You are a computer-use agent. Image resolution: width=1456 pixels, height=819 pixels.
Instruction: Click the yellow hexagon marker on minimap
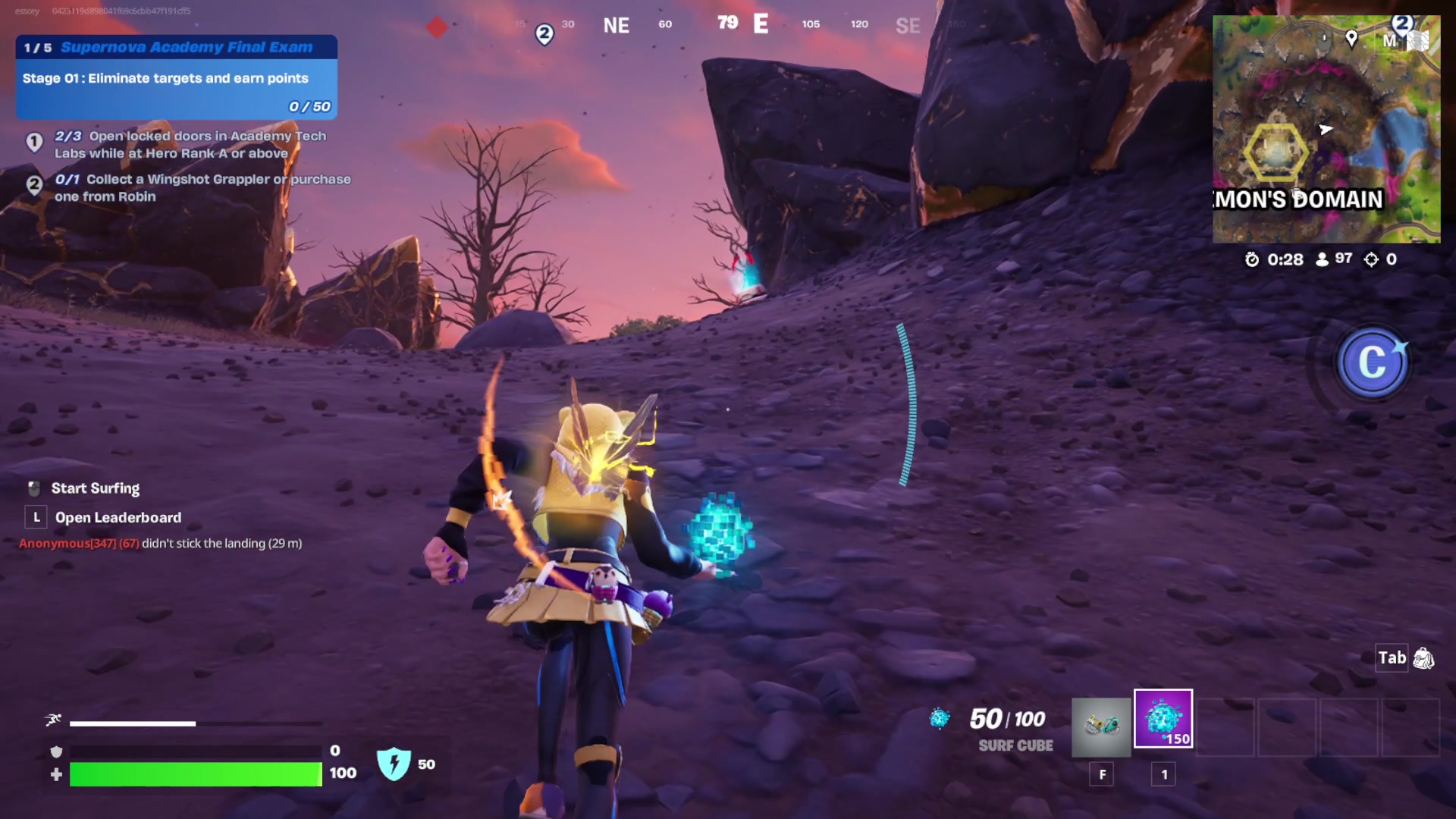(1276, 152)
